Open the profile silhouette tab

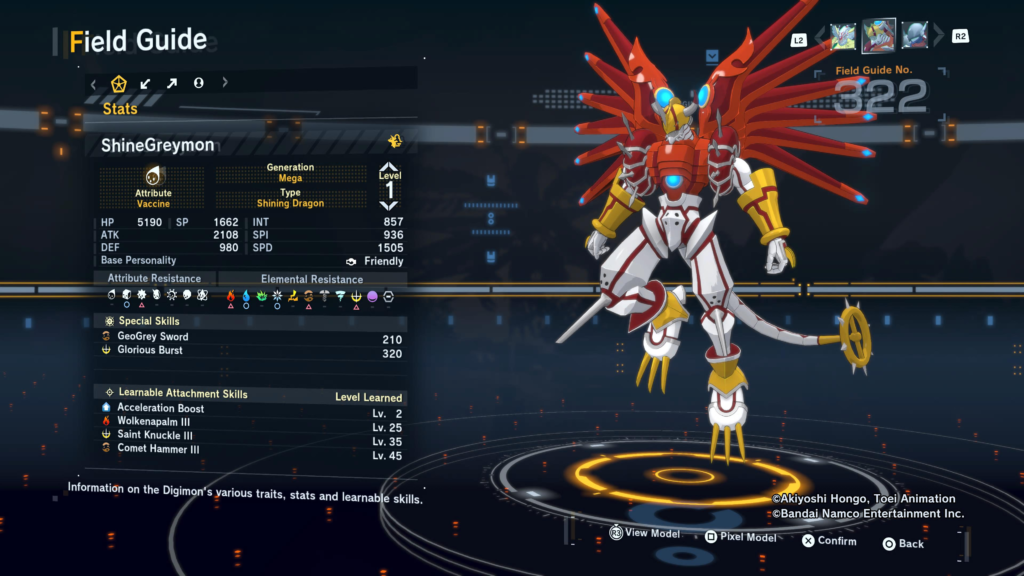pyautogui.click(x=198, y=83)
